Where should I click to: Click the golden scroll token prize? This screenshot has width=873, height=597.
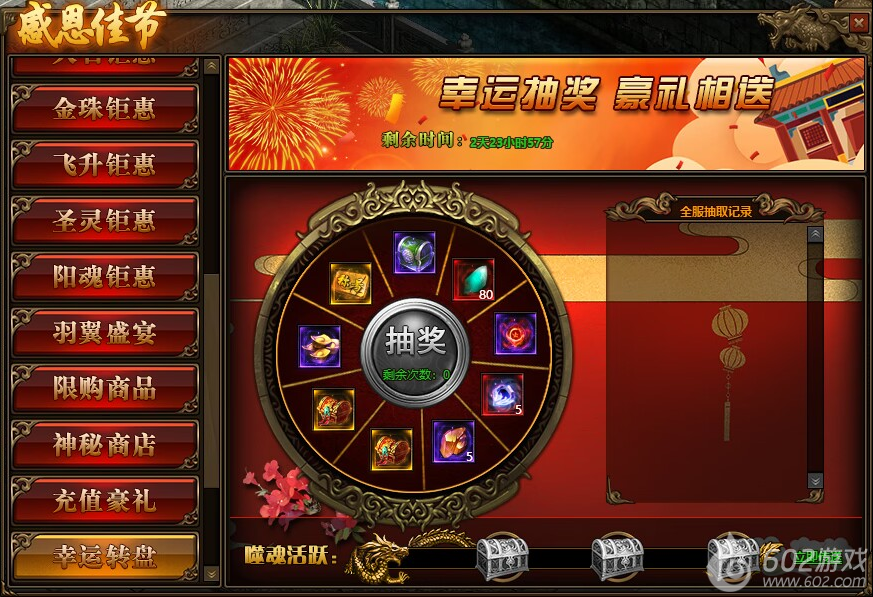[x=351, y=284]
